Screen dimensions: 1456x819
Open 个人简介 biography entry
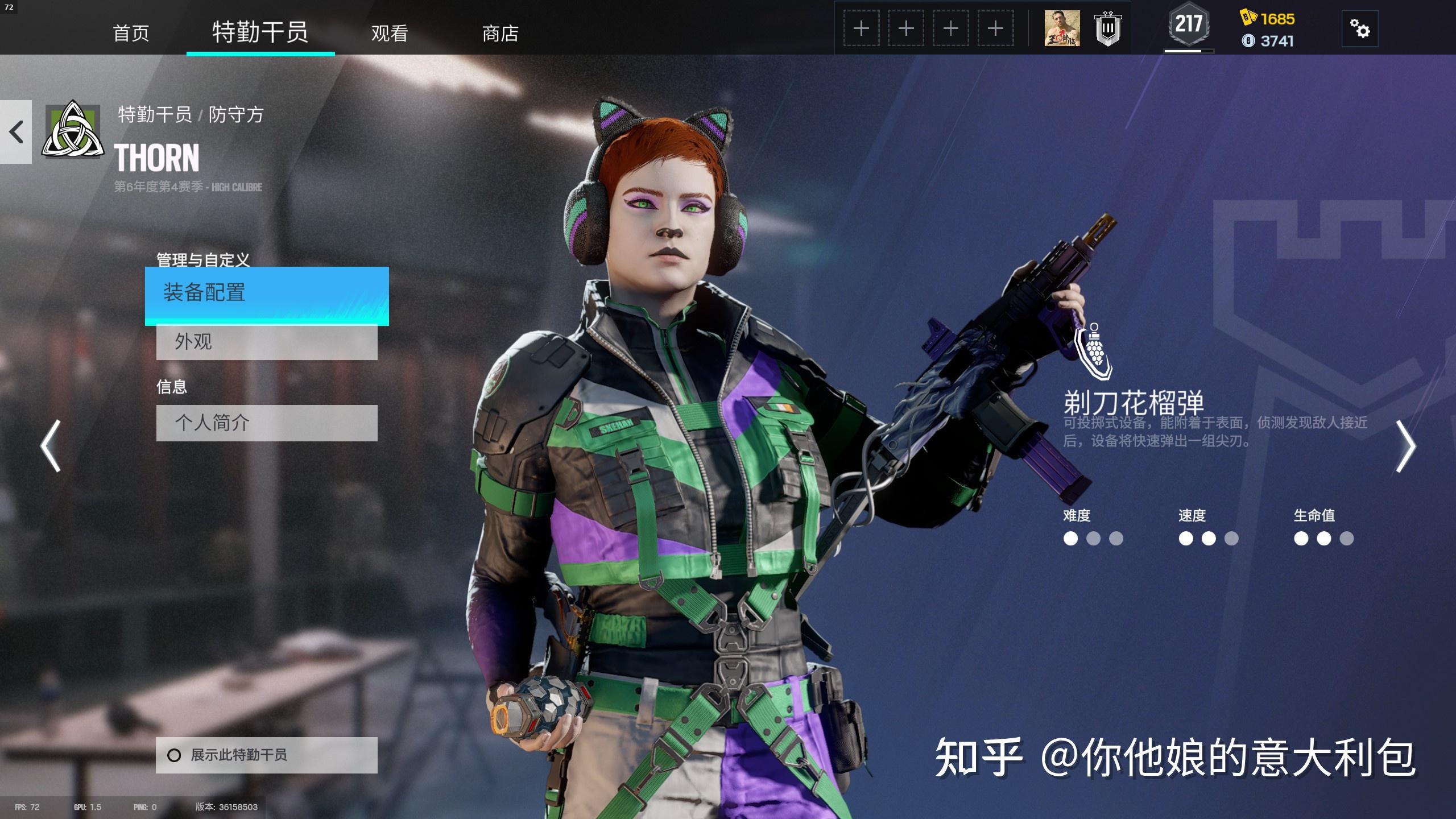(267, 423)
